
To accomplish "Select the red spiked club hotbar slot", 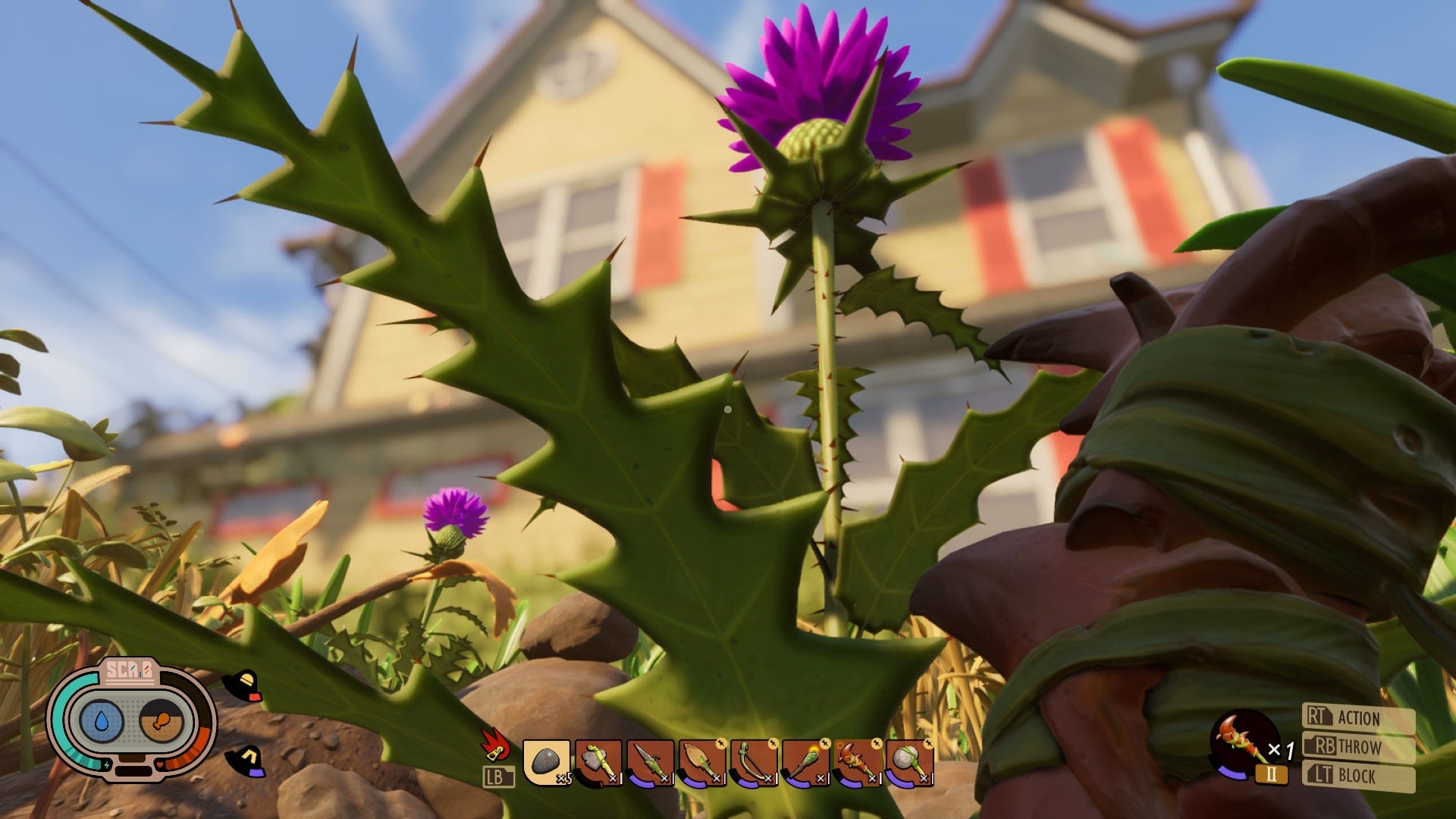I will pos(857,762).
